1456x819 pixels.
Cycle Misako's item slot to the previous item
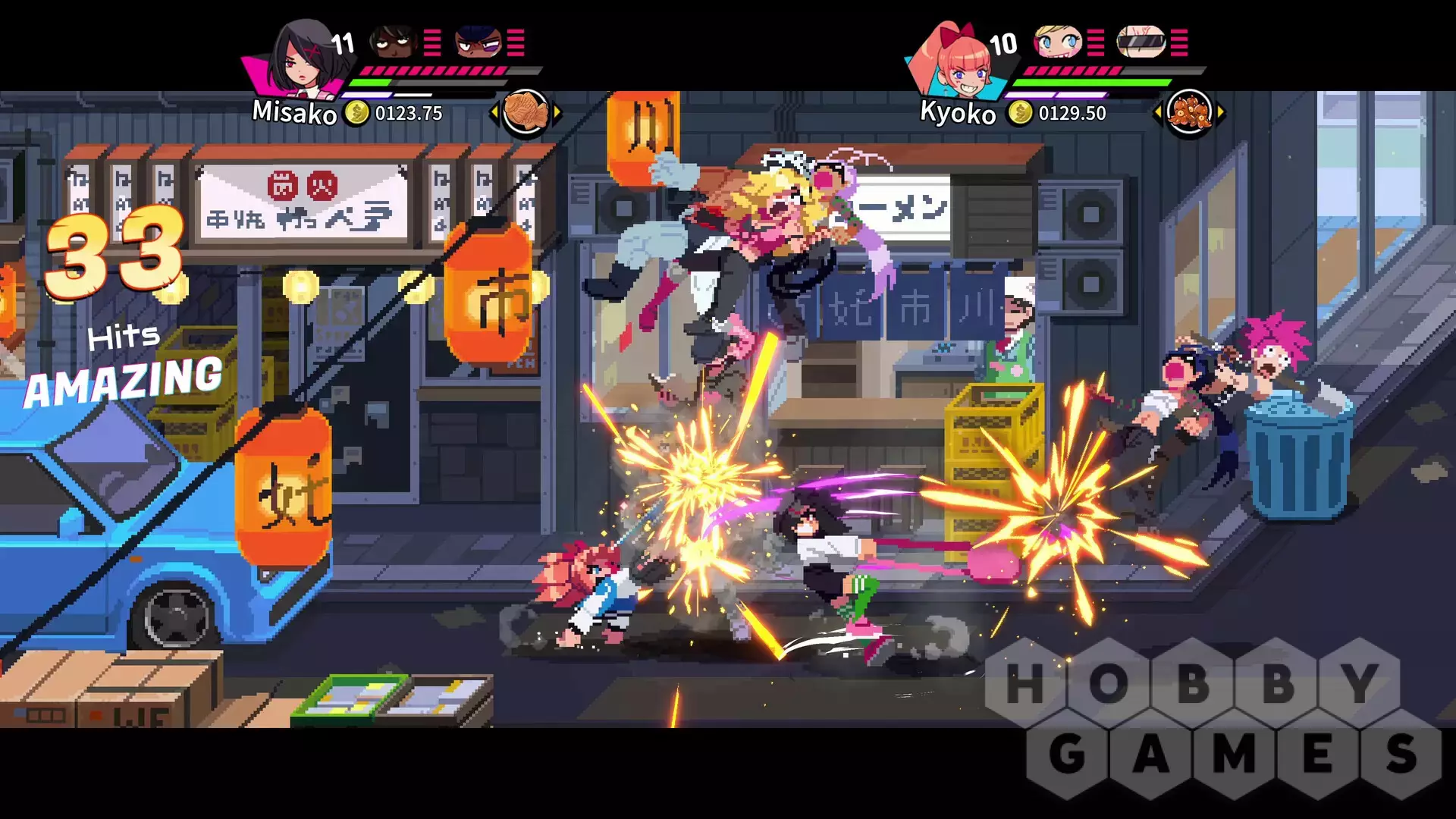click(494, 113)
